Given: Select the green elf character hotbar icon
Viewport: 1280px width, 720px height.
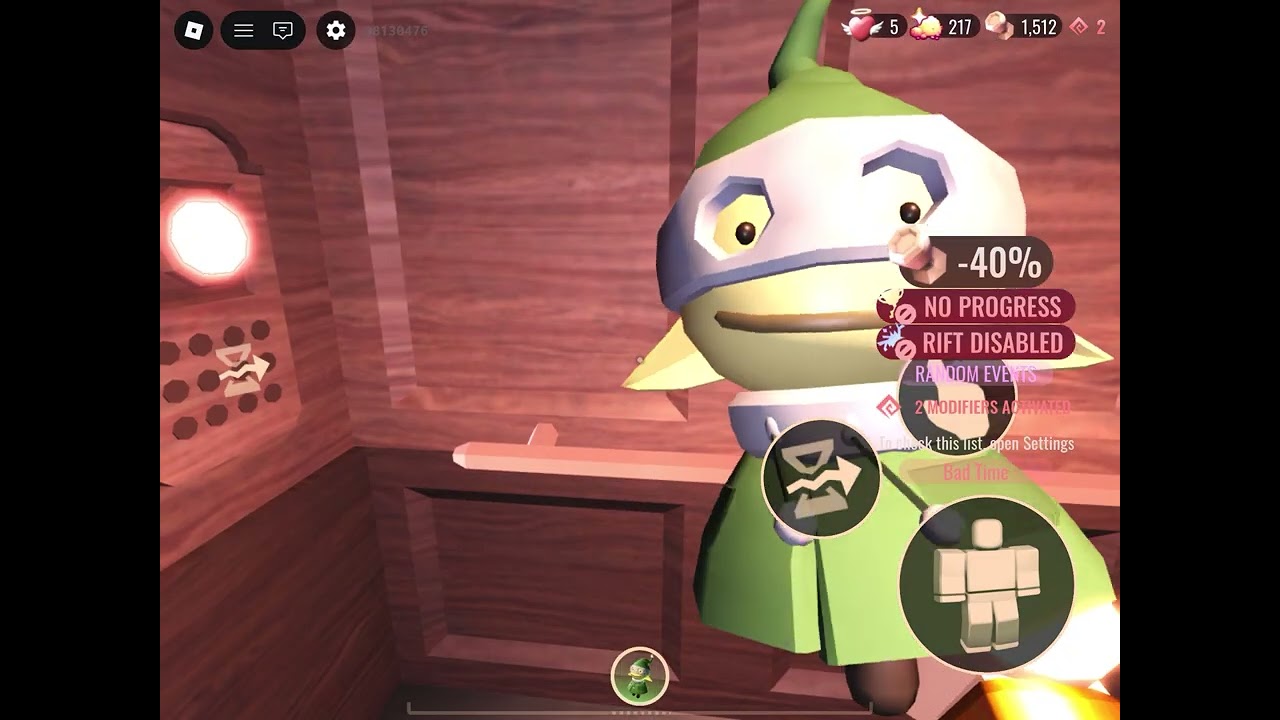Looking at the screenshot, I should [x=640, y=676].
